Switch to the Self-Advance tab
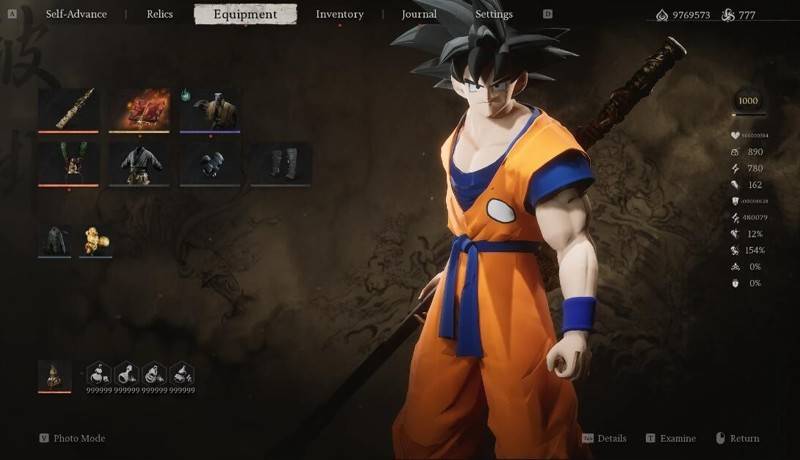Image resolution: width=800 pixels, height=460 pixels. coord(76,15)
